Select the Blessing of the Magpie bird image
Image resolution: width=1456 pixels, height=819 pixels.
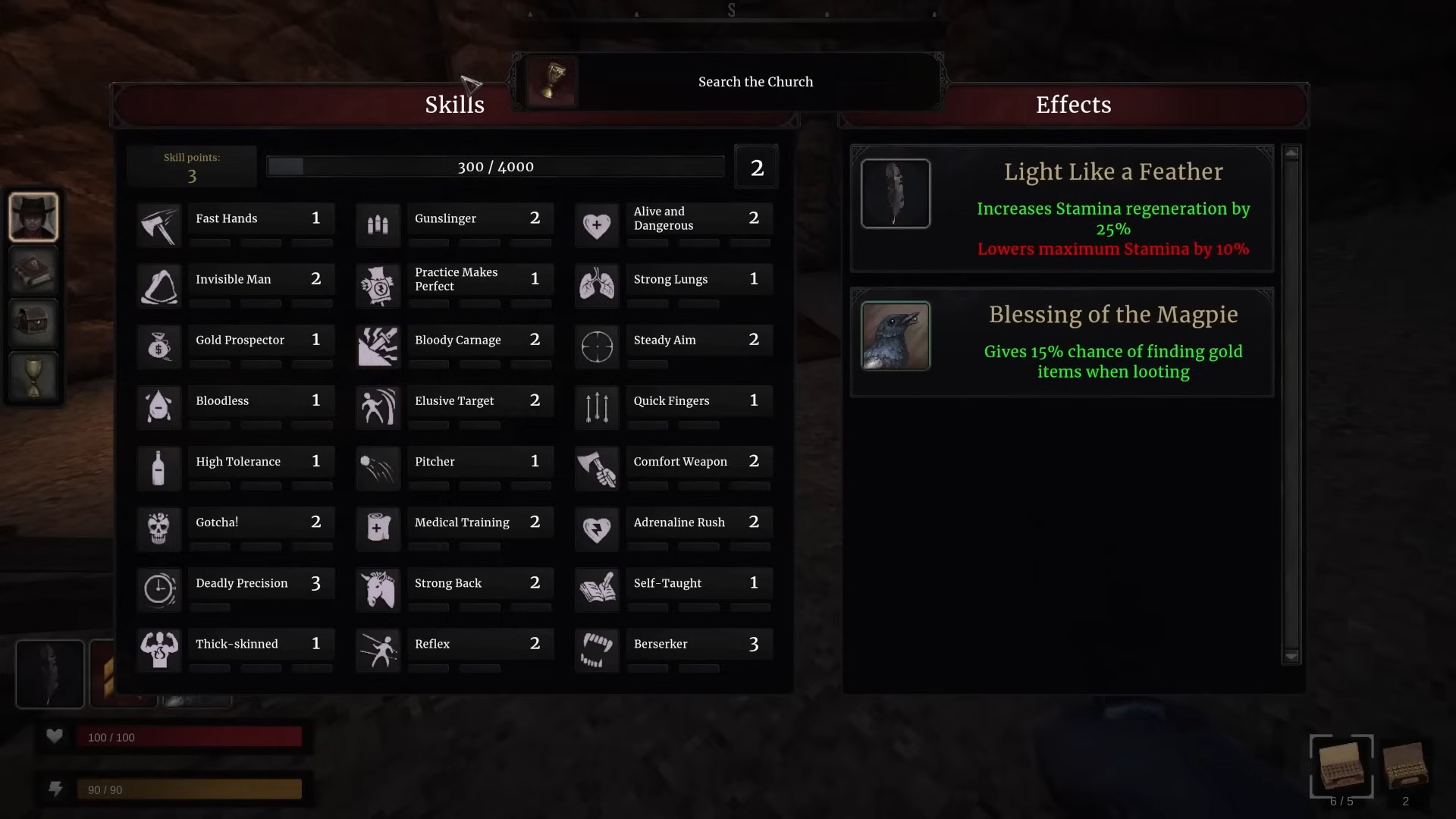pos(896,336)
